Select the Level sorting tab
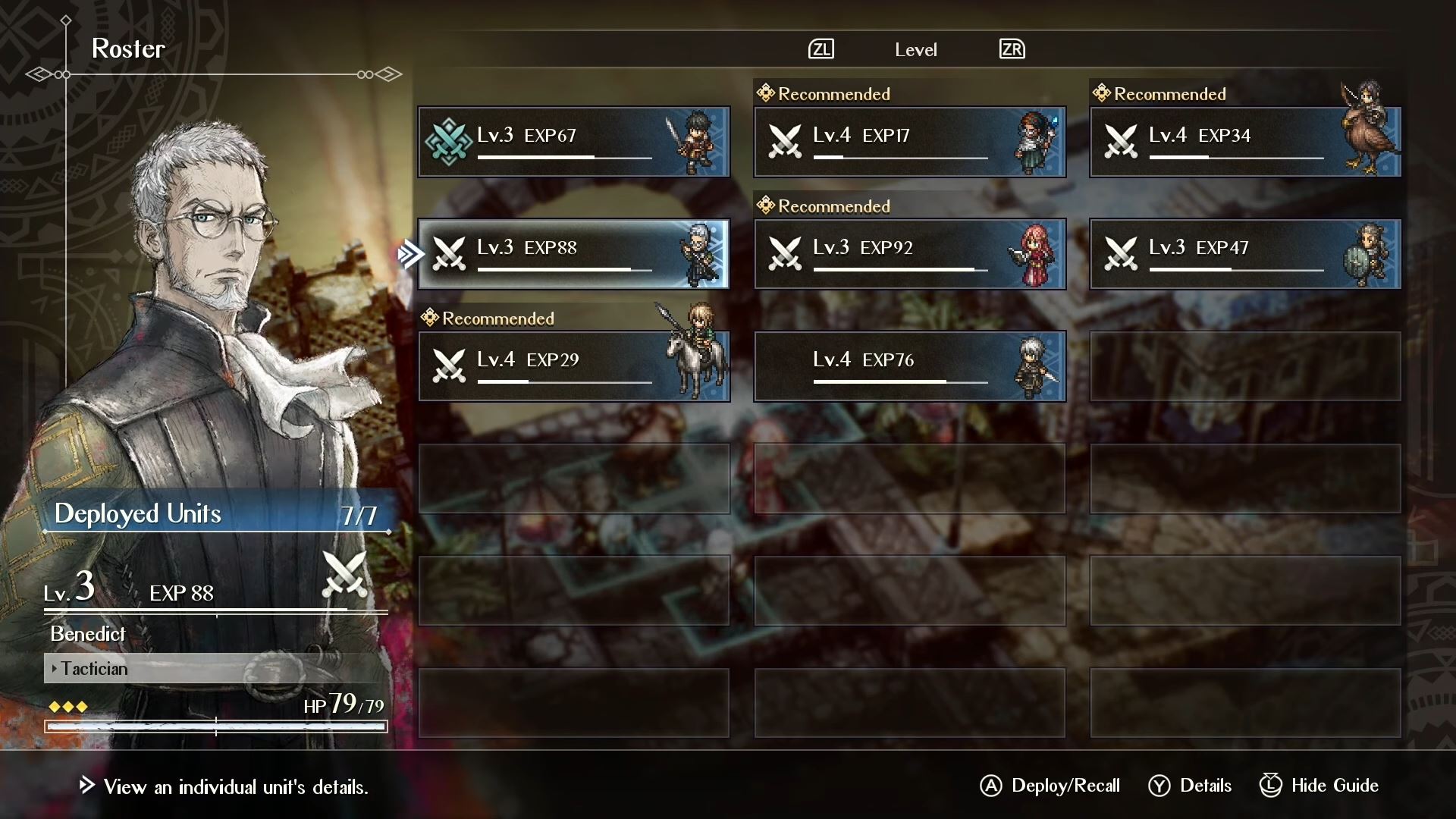 click(915, 49)
